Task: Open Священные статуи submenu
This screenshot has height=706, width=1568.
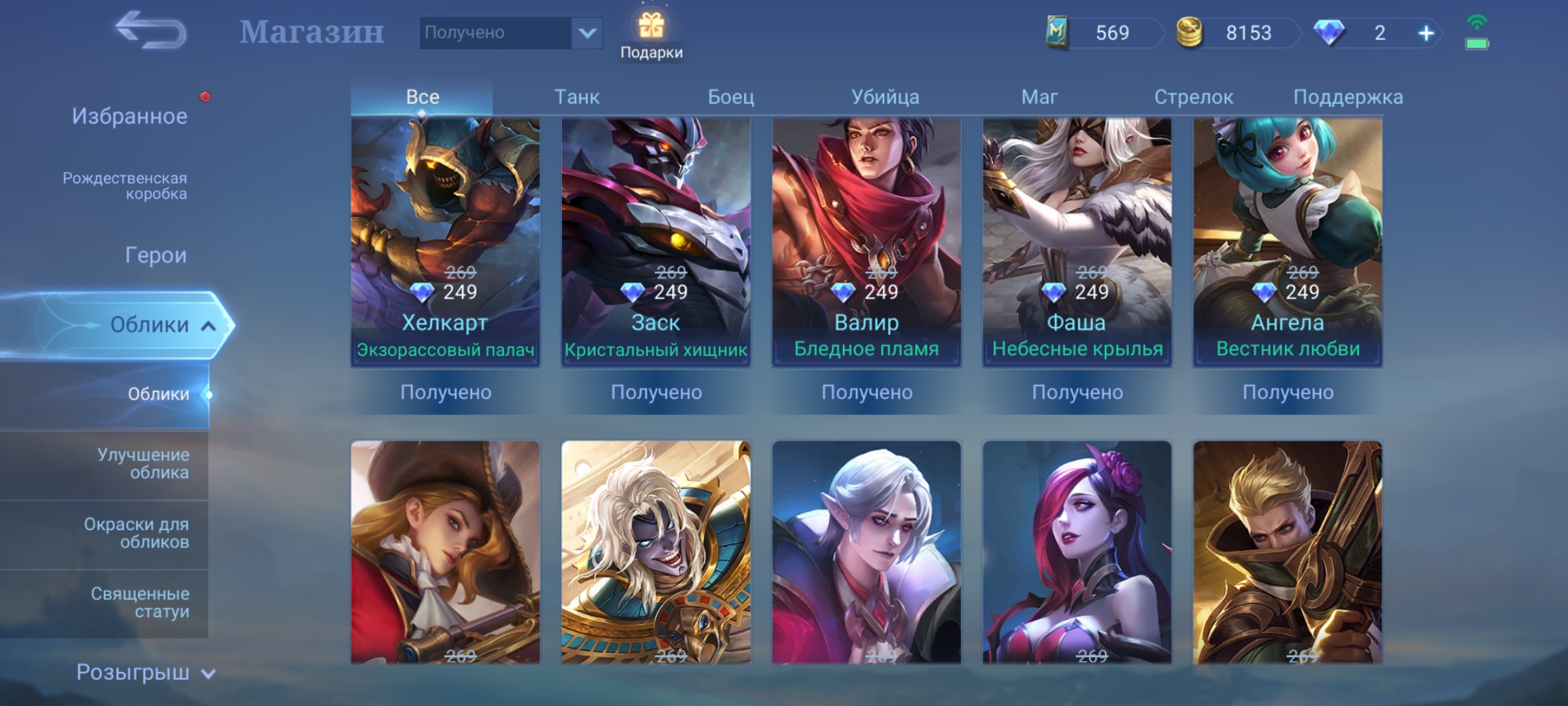Action: coord(140,602)
